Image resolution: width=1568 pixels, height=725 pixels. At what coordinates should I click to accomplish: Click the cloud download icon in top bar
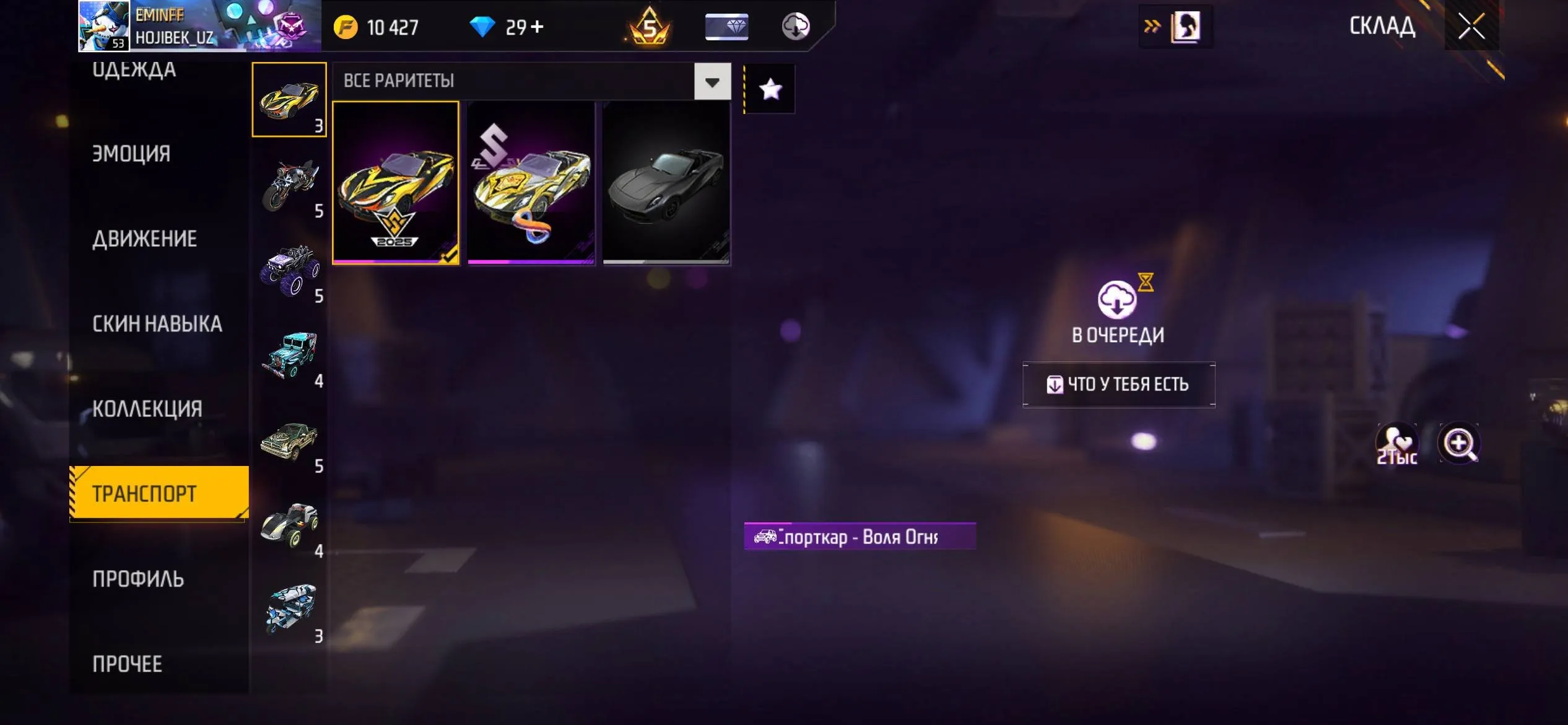(796, 27)
